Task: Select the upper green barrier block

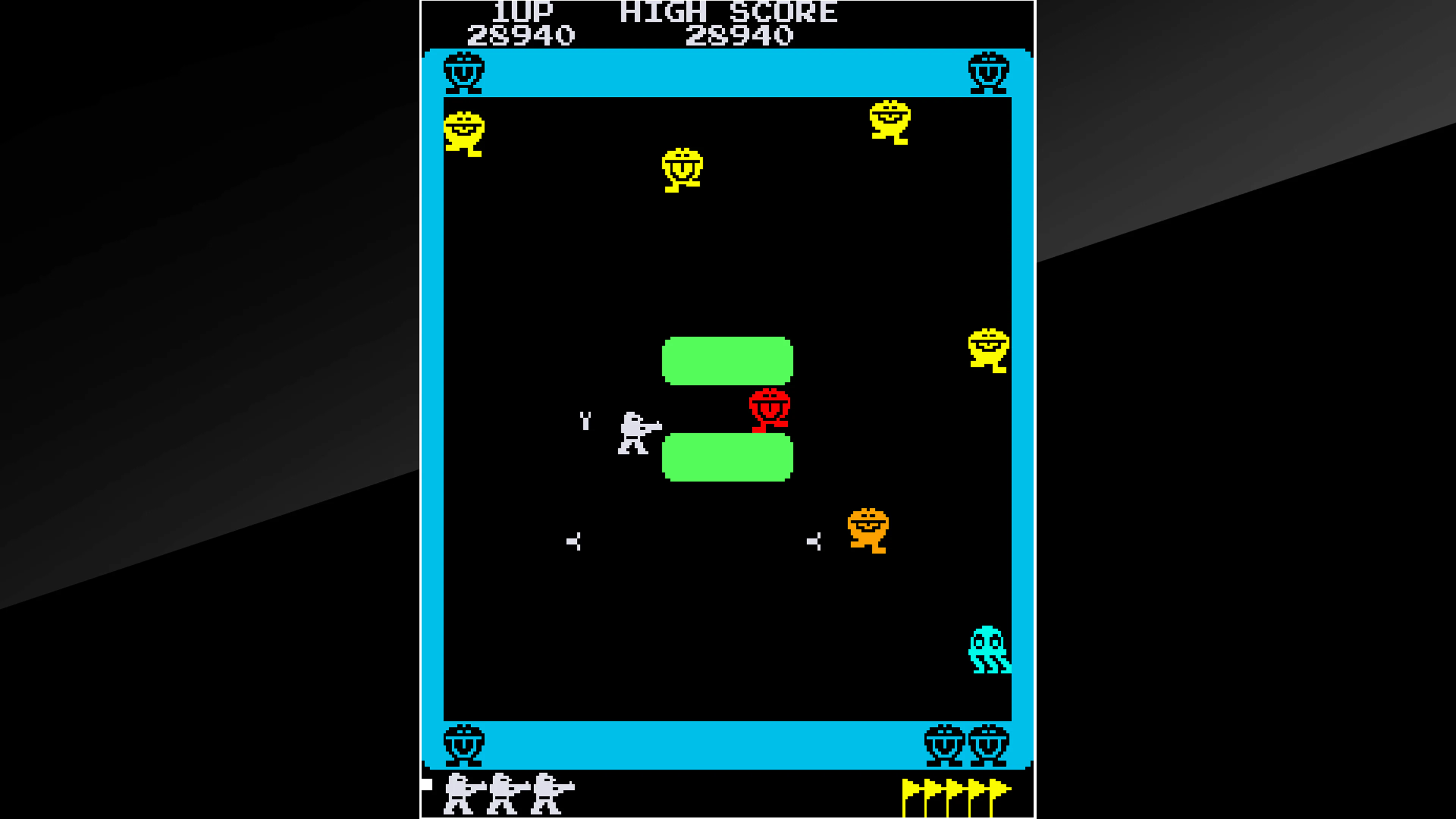Action: click(x=728, y=361)
